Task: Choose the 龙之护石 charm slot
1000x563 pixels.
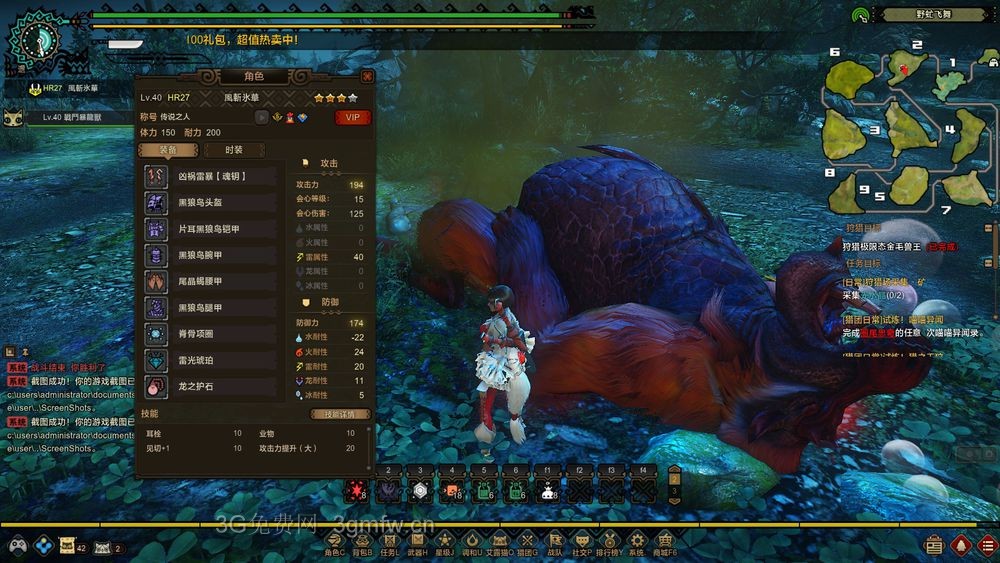Action: point(210,386)
